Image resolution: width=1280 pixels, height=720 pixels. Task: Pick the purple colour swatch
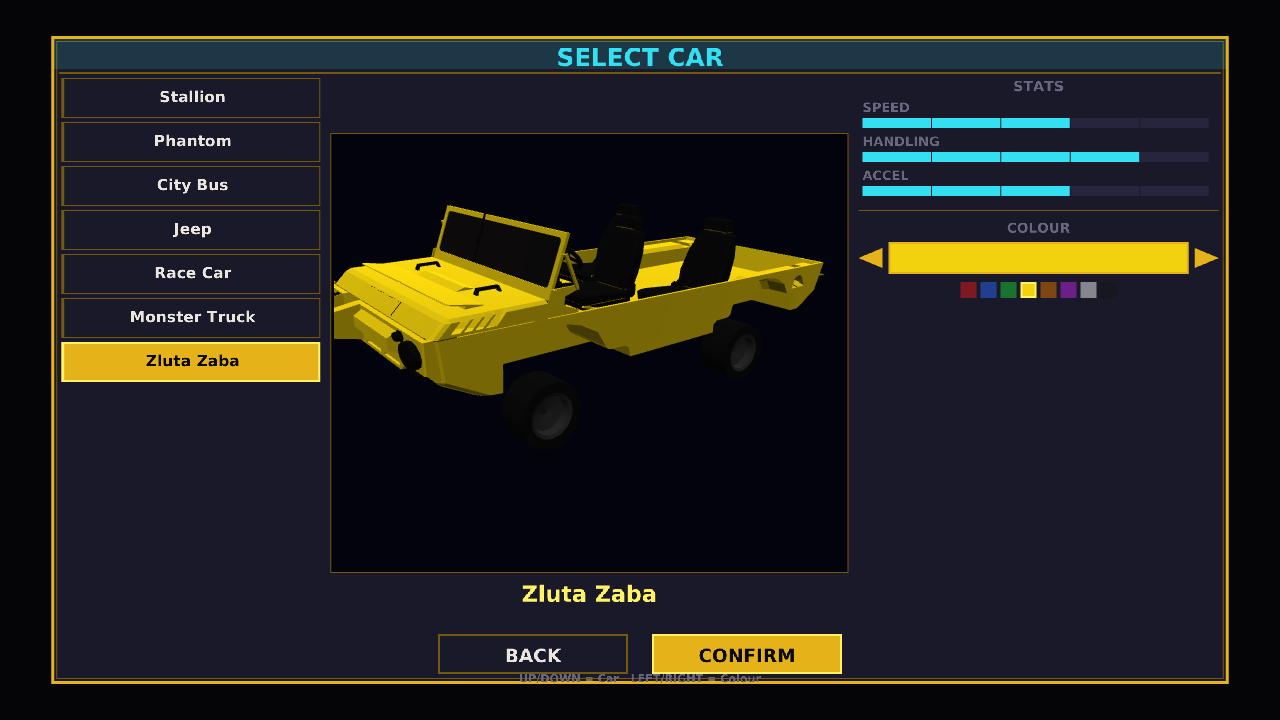pos(1068,290)
